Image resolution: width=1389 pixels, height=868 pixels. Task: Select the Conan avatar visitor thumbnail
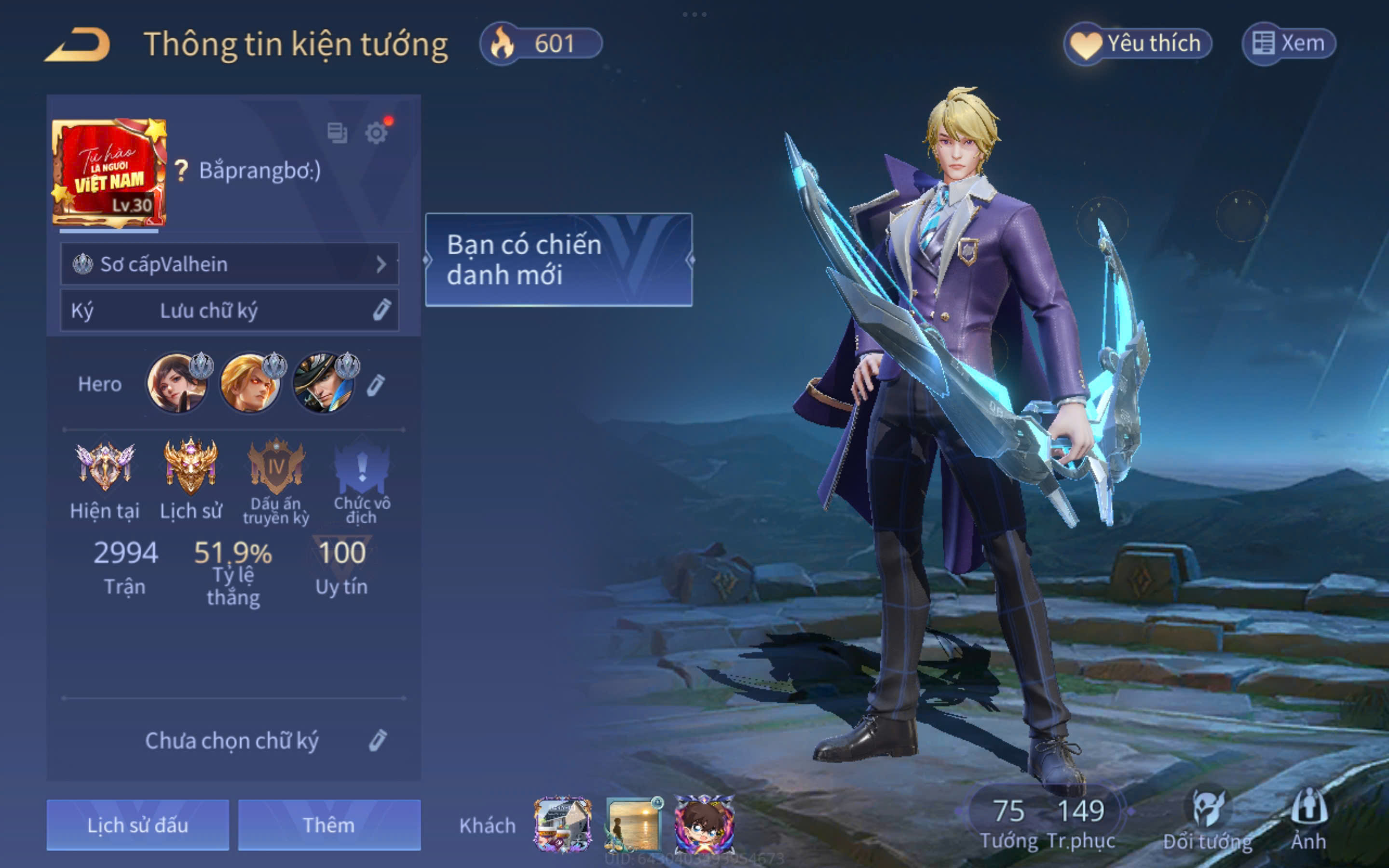pyautogui.click(x=704, y=825)
